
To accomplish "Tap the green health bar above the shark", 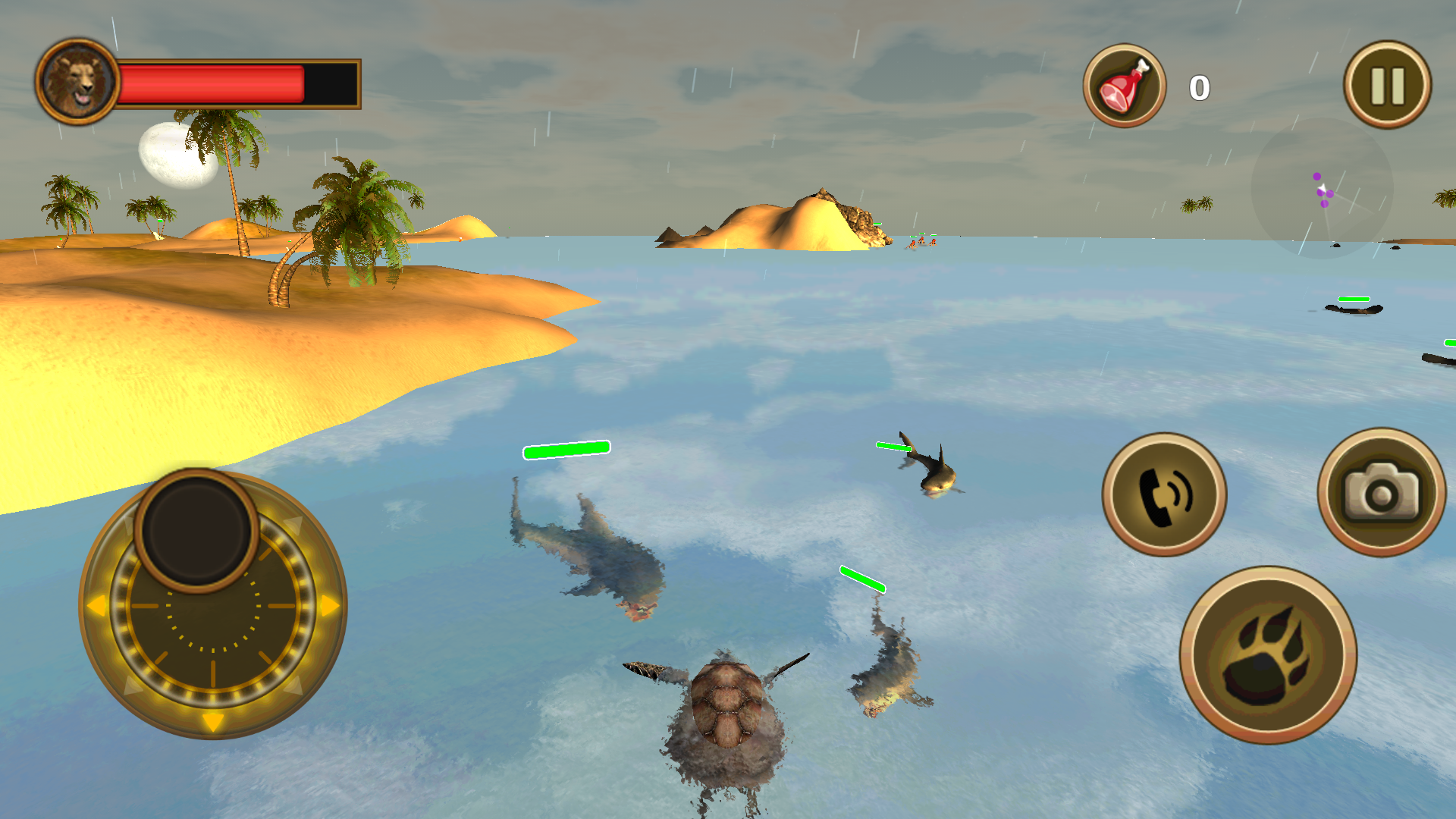I will pos(566,450).
